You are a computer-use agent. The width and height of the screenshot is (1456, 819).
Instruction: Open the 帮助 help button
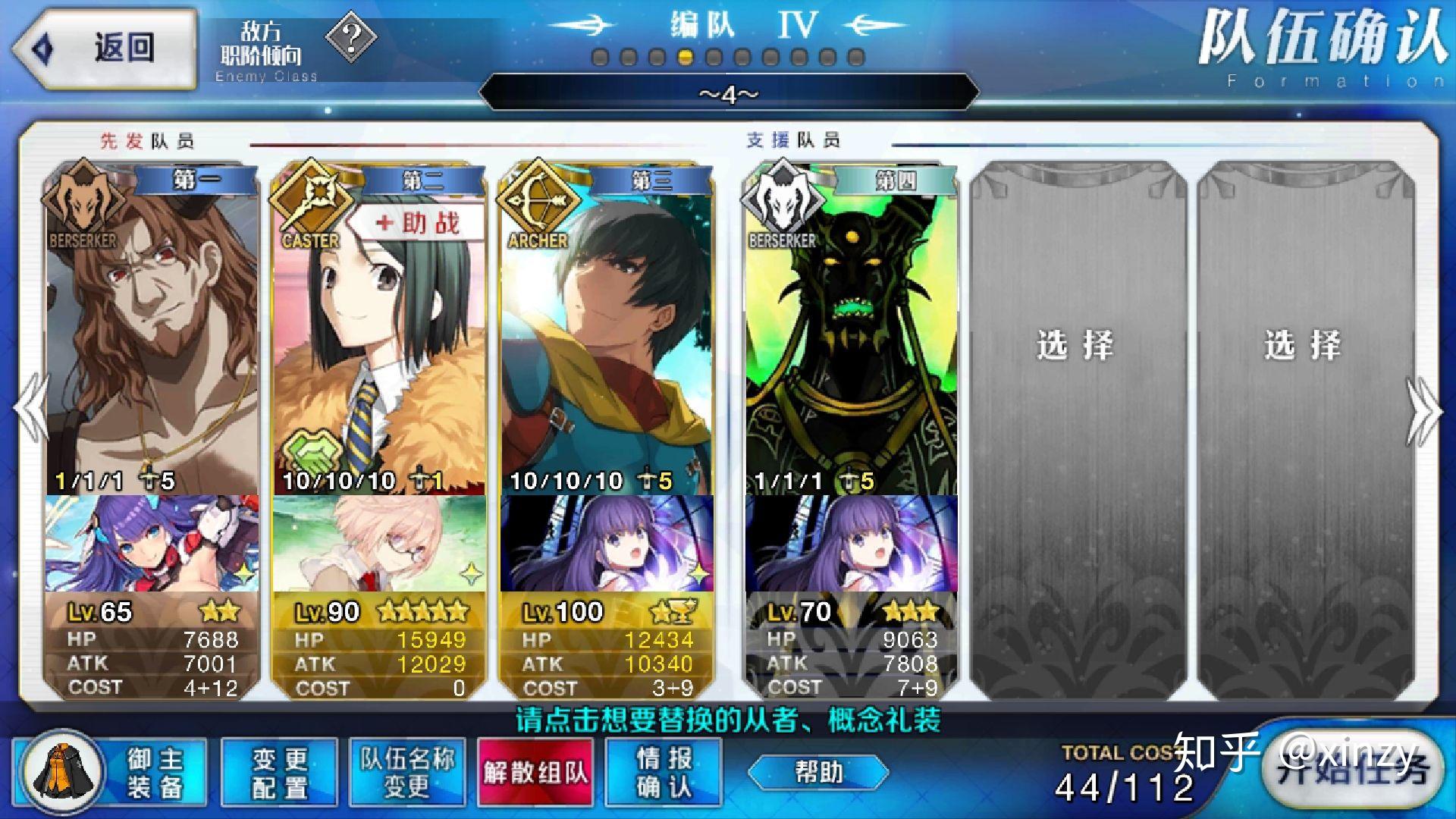(818, 772)
